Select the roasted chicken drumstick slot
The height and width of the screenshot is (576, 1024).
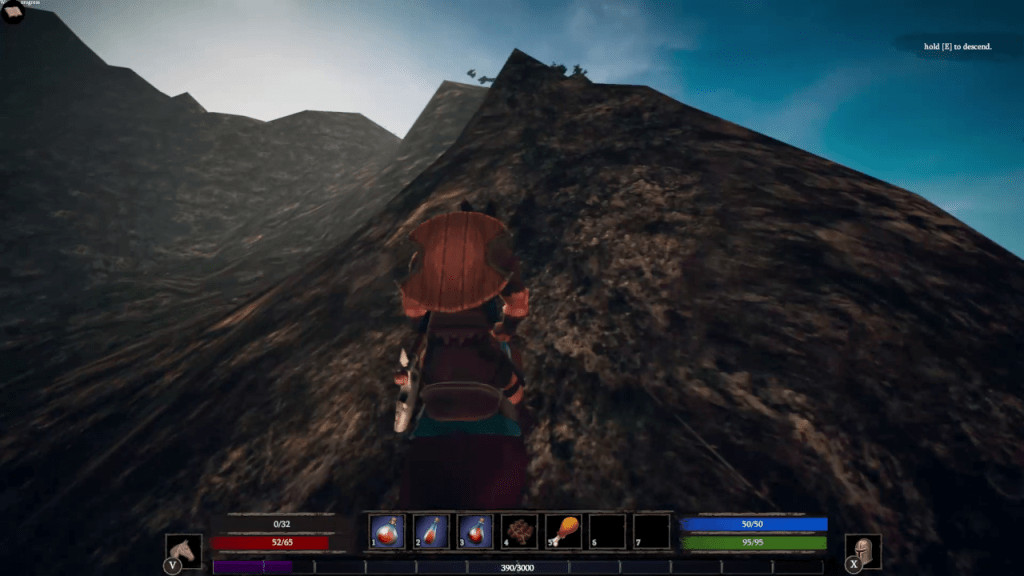click(563, 530)
